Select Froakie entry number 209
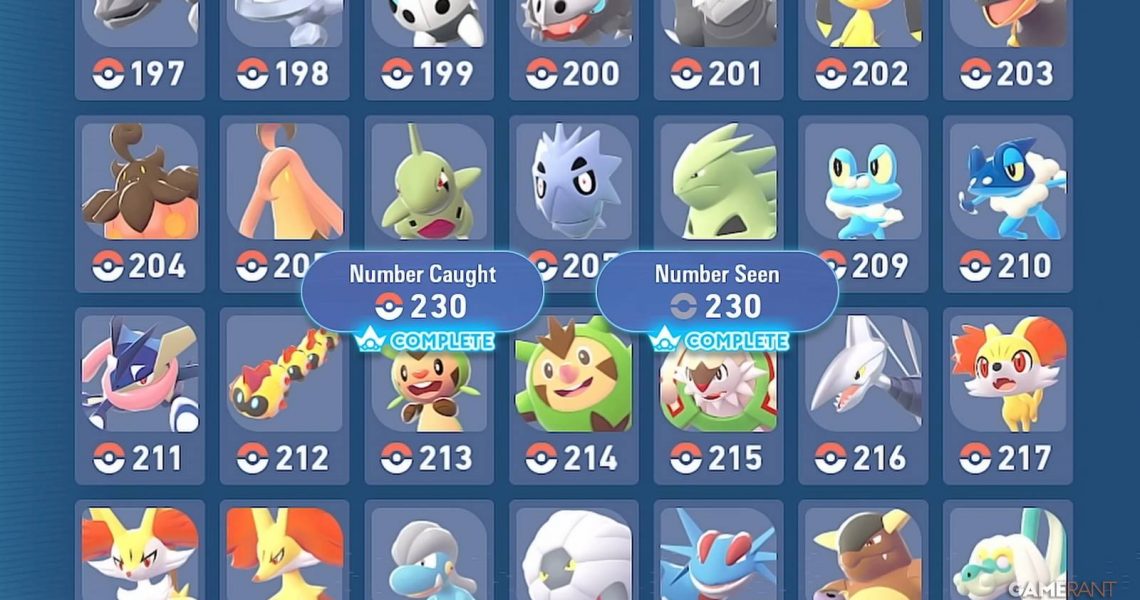Image resolution: width=1140 pixels, height=600 pixels. coord(863,200)
